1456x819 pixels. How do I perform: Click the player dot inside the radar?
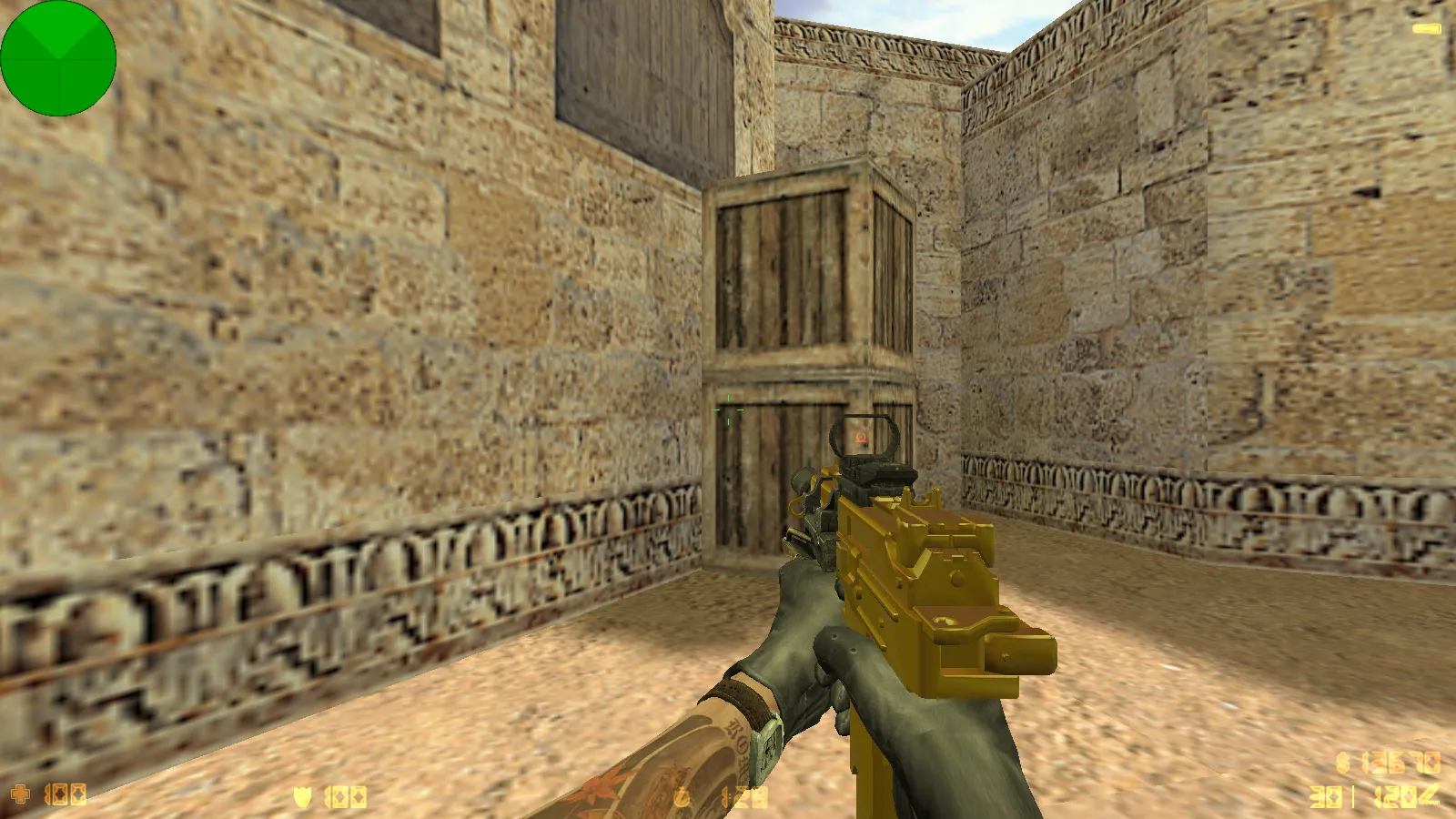click(57, 57)
